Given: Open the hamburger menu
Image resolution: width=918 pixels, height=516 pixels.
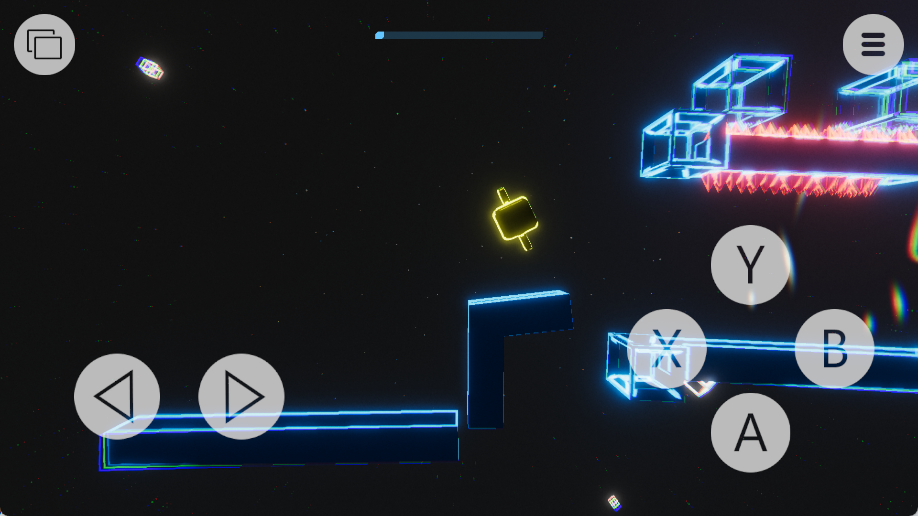Looking at the screenshot, I should [x=873, y=44].
